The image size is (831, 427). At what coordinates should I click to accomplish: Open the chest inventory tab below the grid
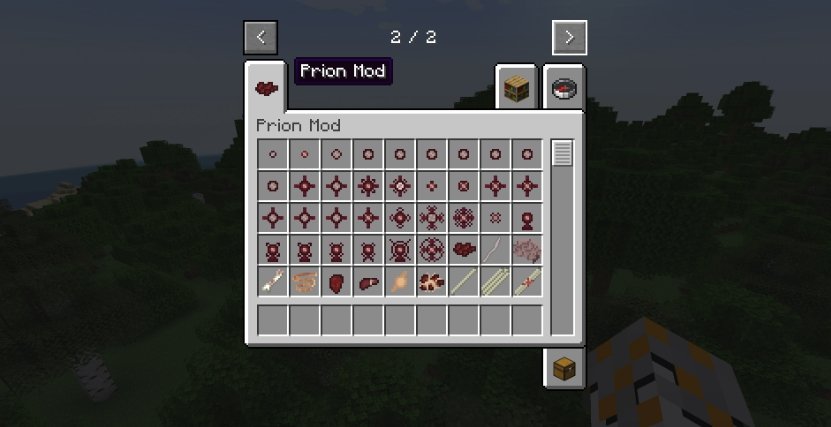click(565, 367)
